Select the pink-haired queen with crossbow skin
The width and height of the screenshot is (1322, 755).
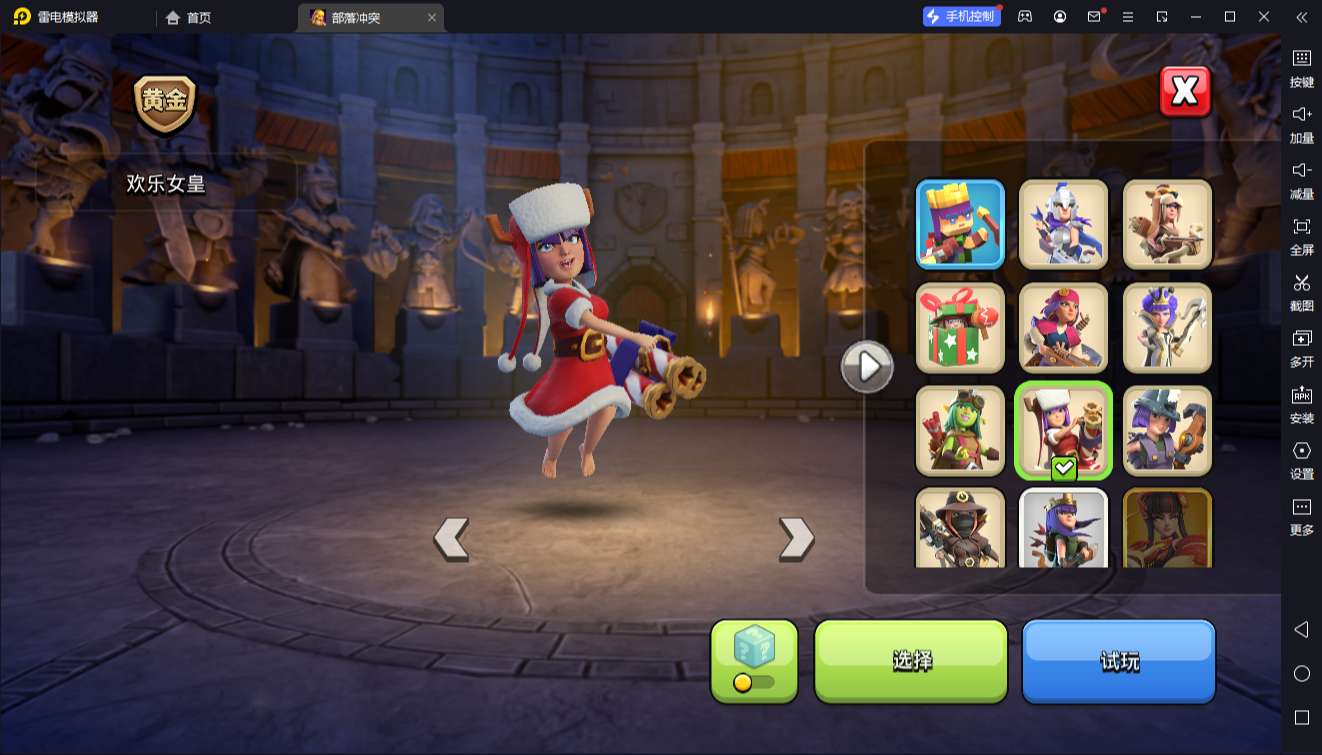(x=1063, y=327)
